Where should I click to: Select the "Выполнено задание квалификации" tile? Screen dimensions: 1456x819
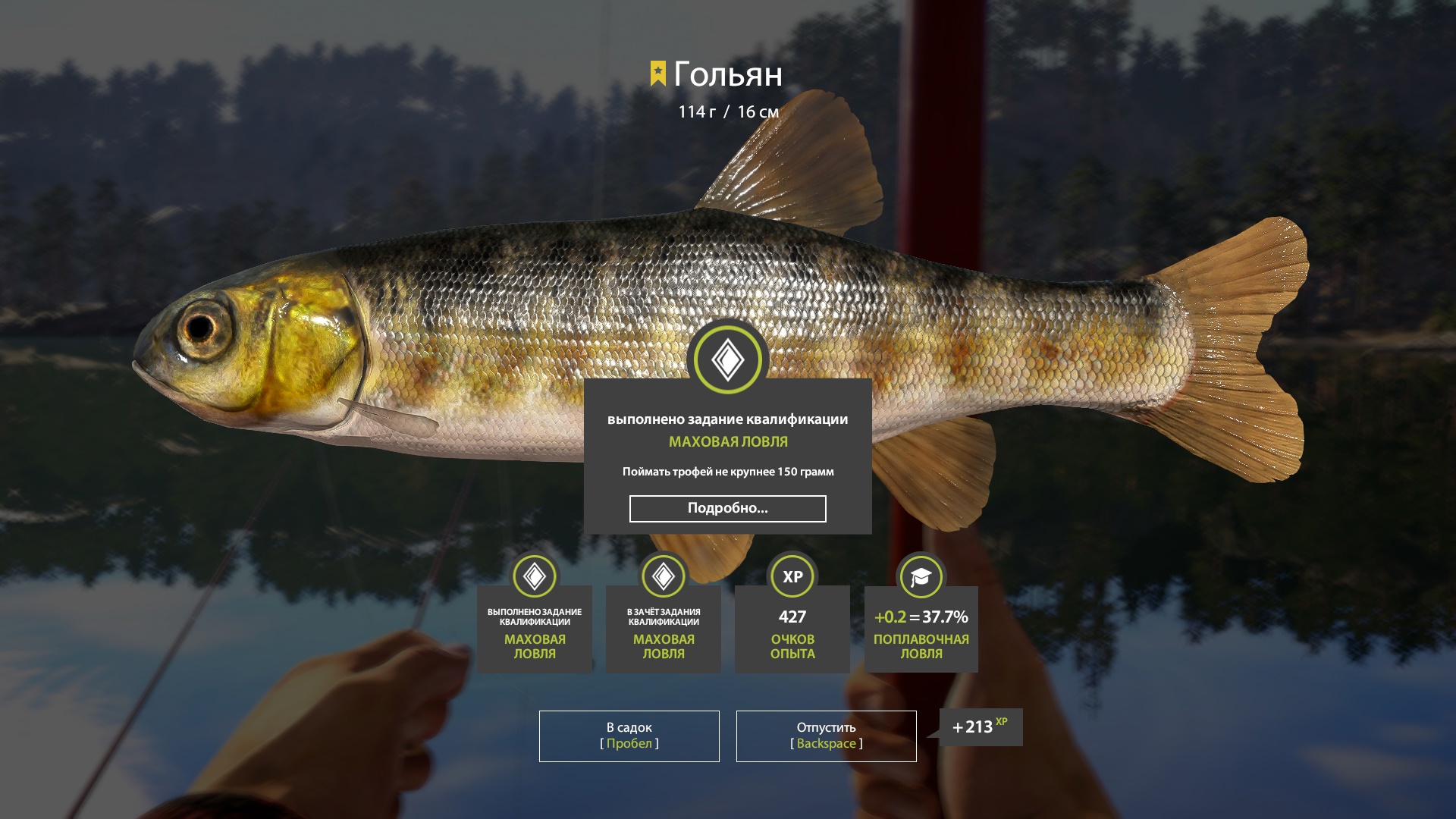pyautogui.click(x=535, y=629)
